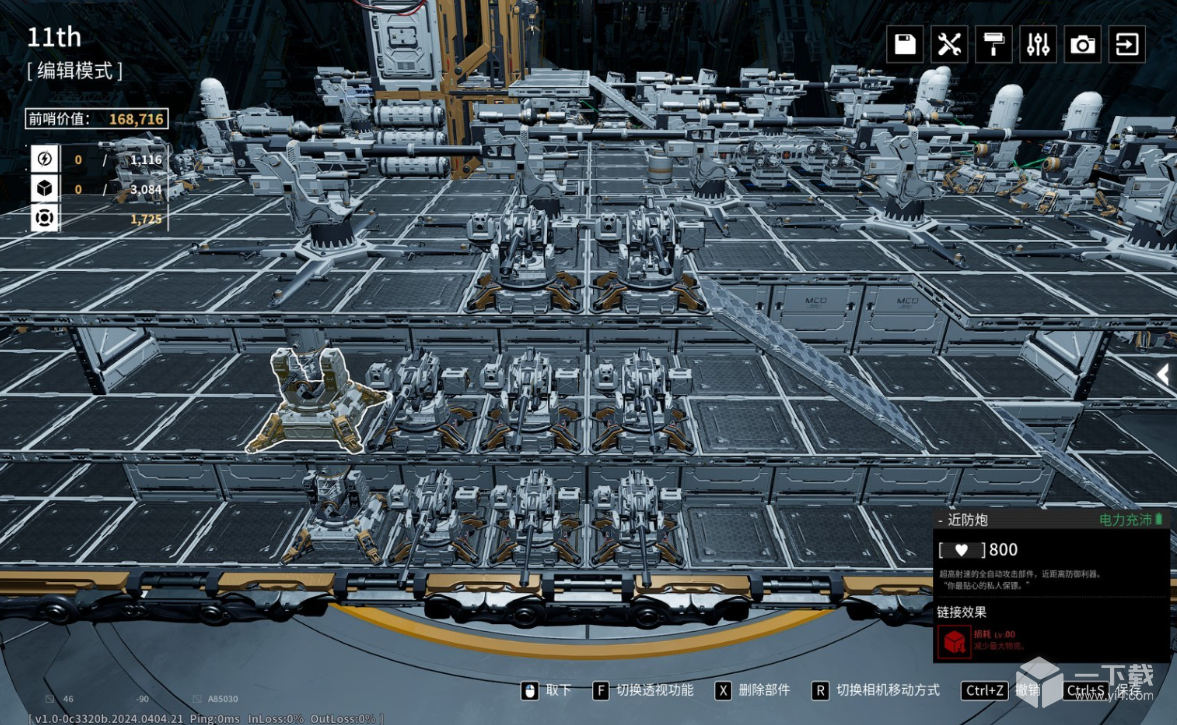Inspect the red cube link effect icon
The width and height of the screenshot is (1177, 725).
point(954,642)
